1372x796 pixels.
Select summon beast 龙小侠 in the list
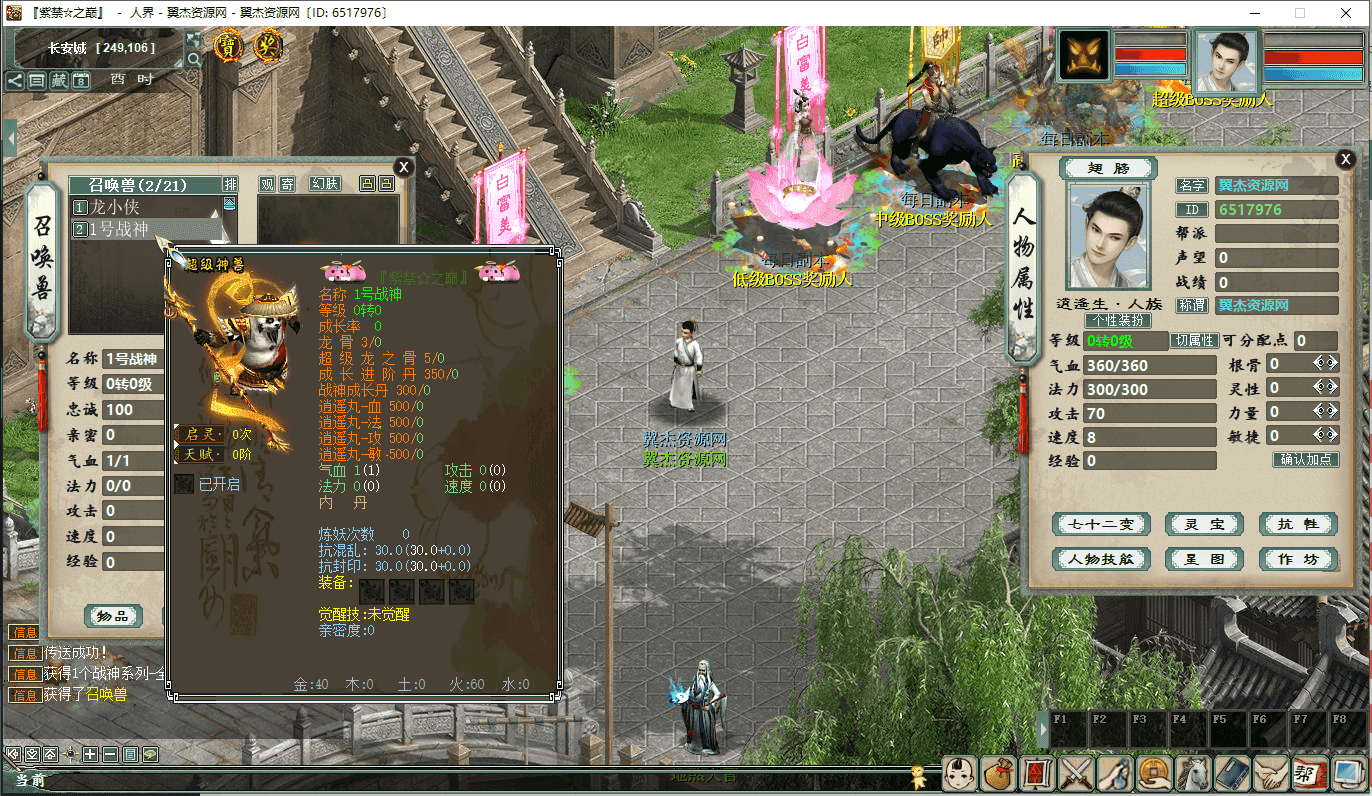[x=115, y=207]
